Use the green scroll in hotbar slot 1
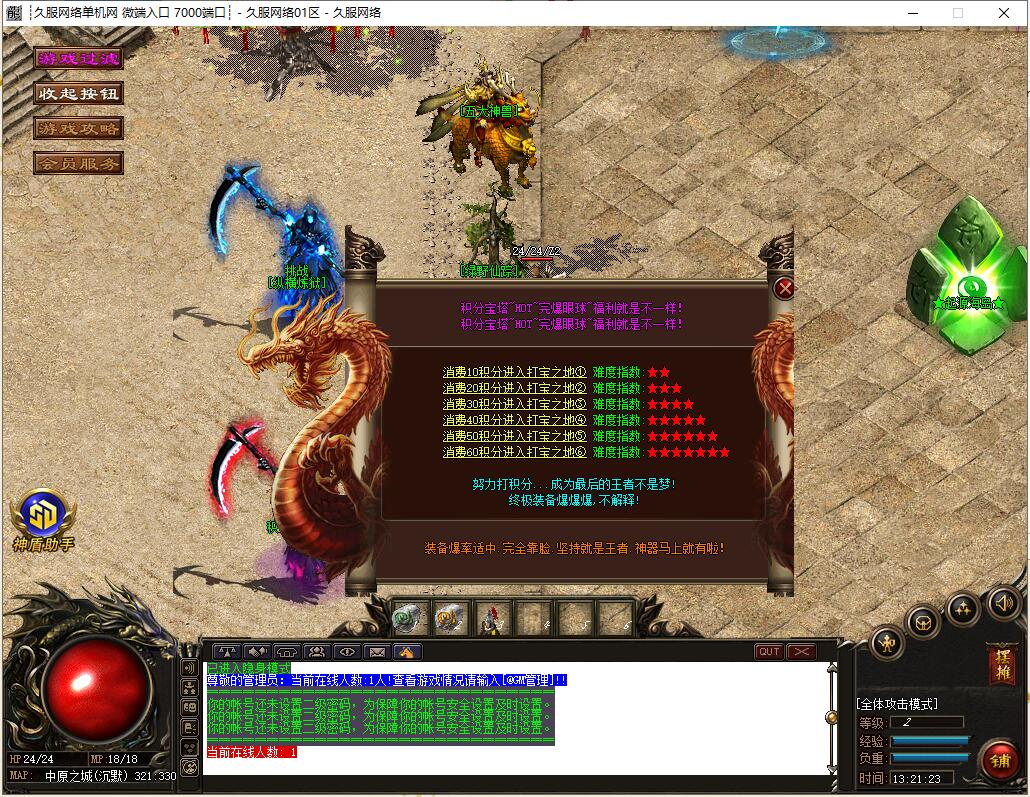Screen dimensions: 1030x797 coord(410,619)
